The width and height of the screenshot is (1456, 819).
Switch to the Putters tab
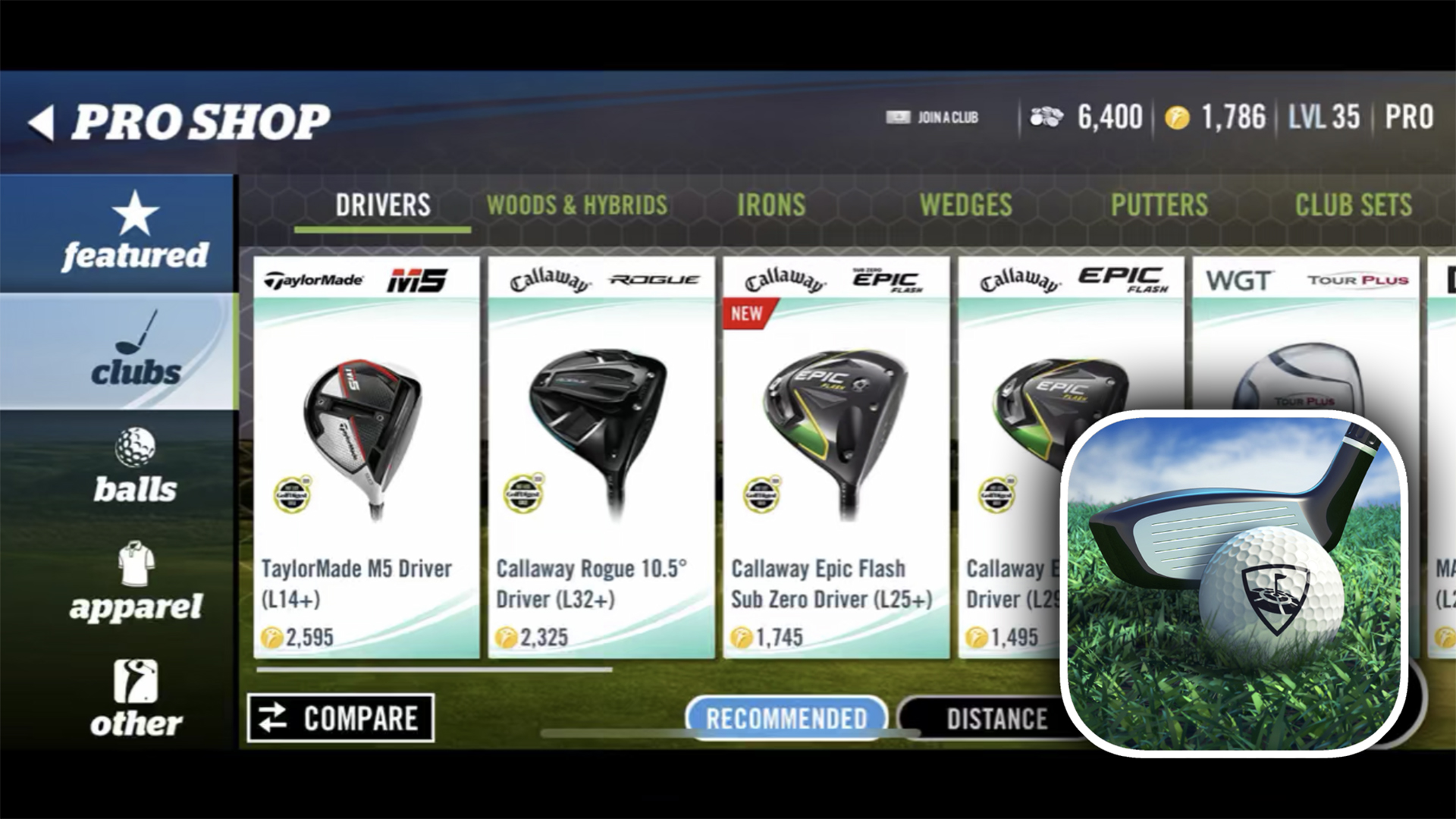(1159, 206)
